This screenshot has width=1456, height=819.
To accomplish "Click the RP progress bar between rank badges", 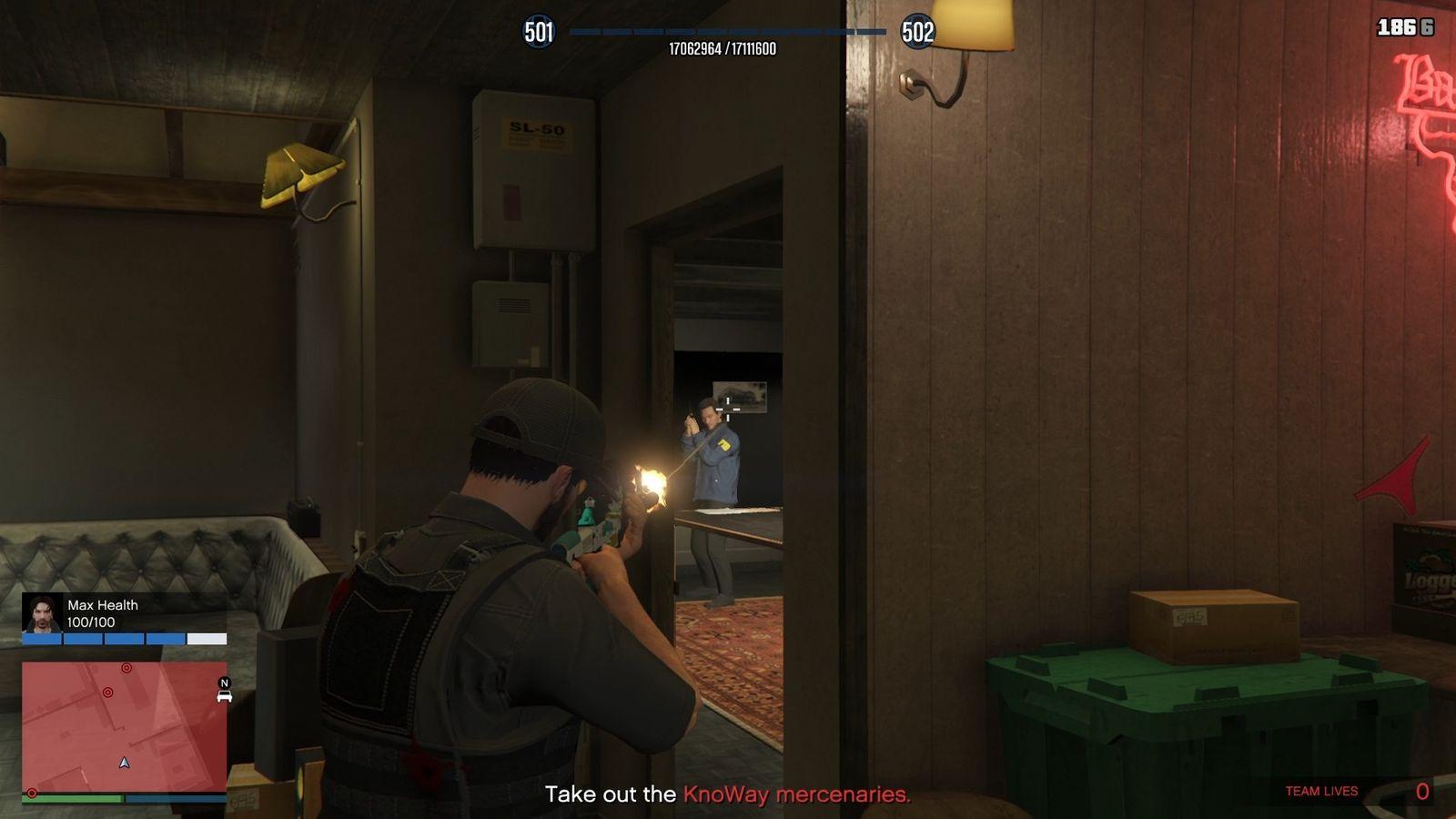I will tap(728, 30).
